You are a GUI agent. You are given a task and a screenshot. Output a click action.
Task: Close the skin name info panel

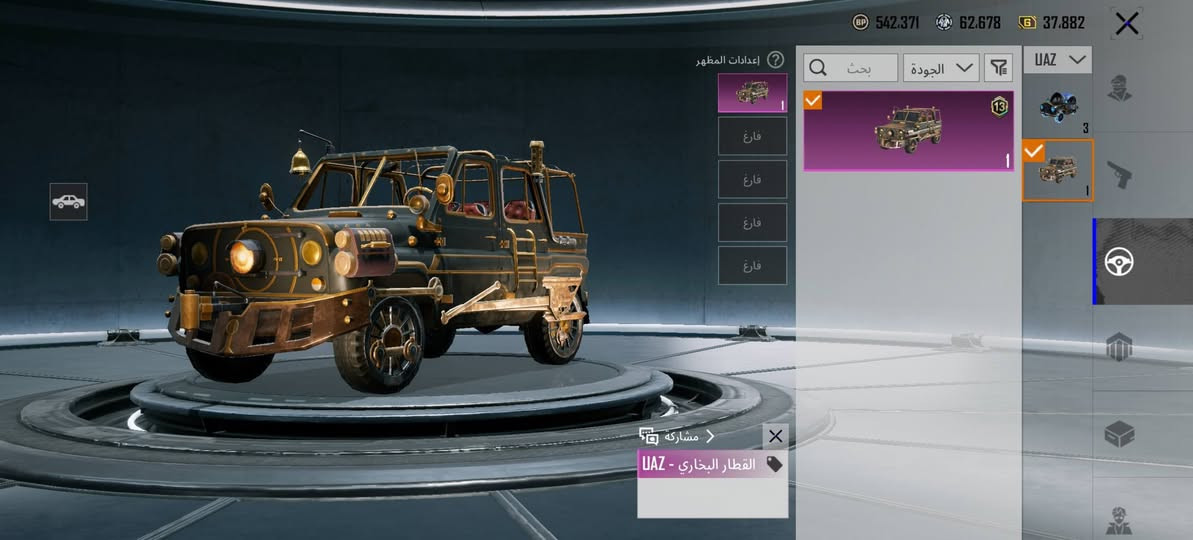(x=775, y=436)
